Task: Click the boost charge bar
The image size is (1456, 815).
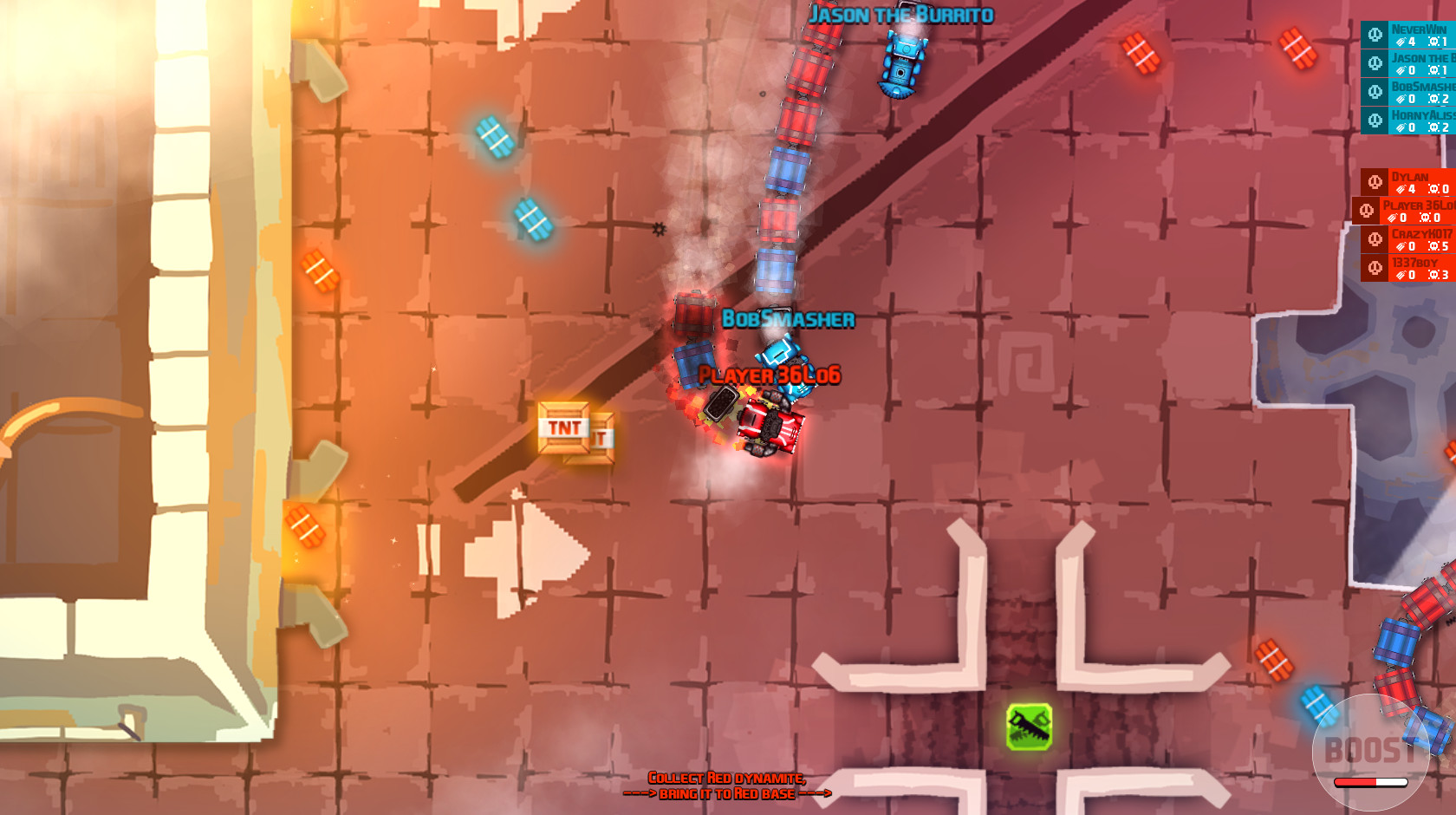Action: pos(1373,783)
